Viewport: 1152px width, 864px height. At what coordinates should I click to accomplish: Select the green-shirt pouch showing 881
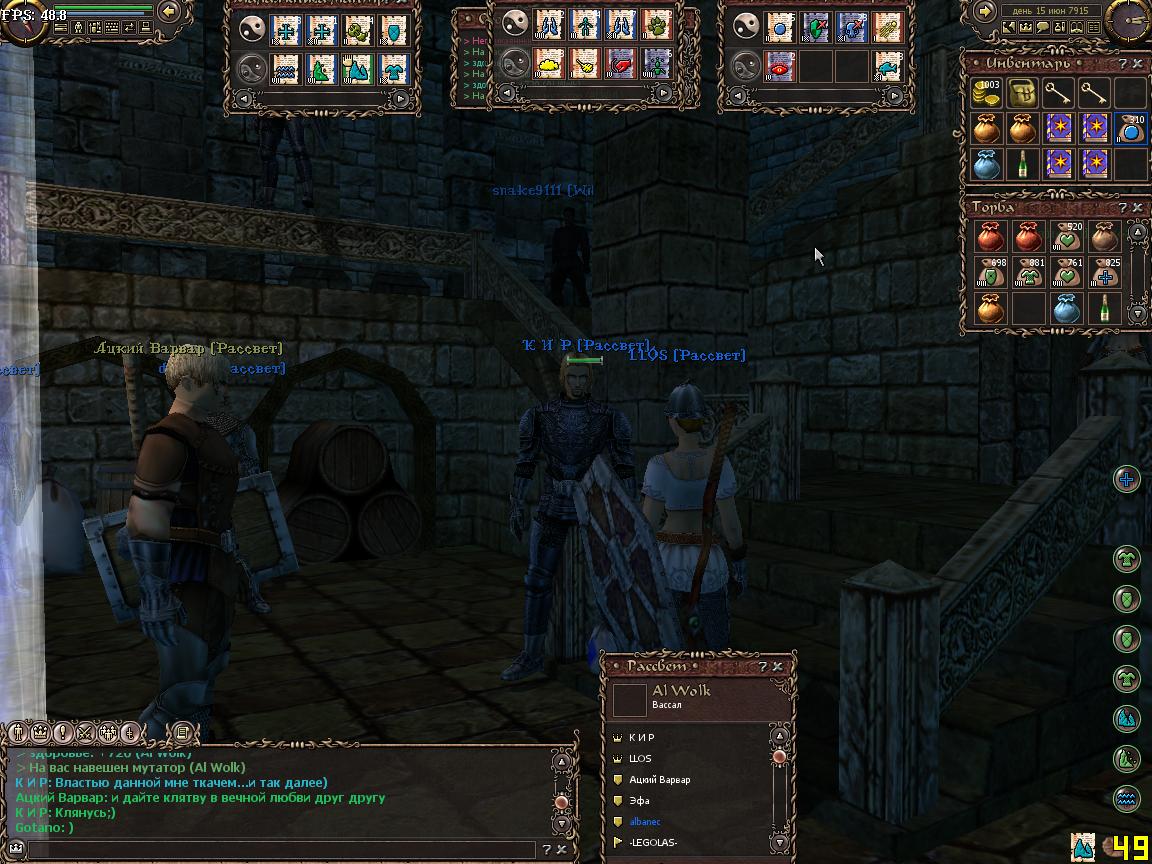click(x=1028, y=273)
